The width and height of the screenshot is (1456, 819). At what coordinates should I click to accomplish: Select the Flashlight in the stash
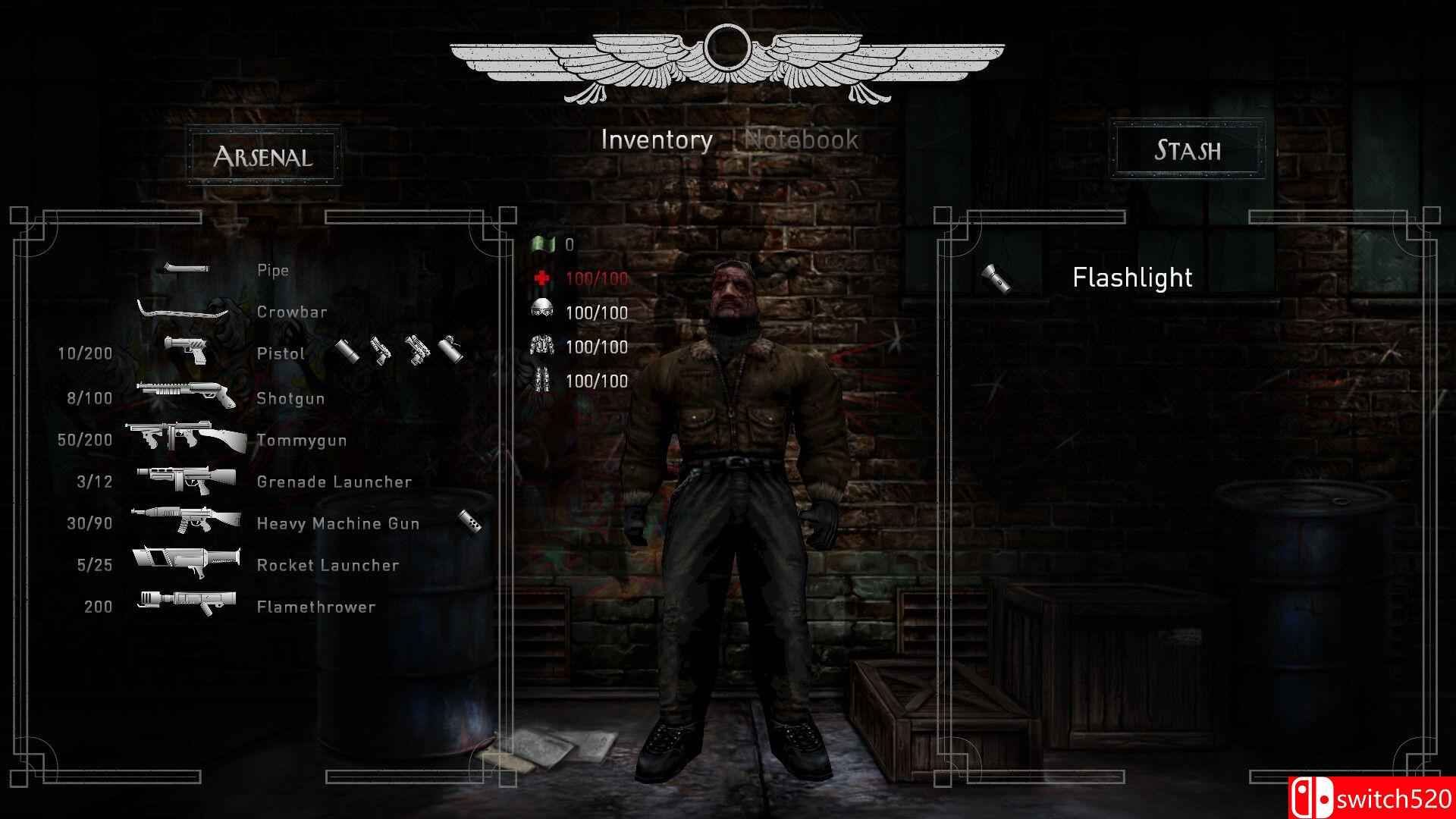[x=1131, y=278]
